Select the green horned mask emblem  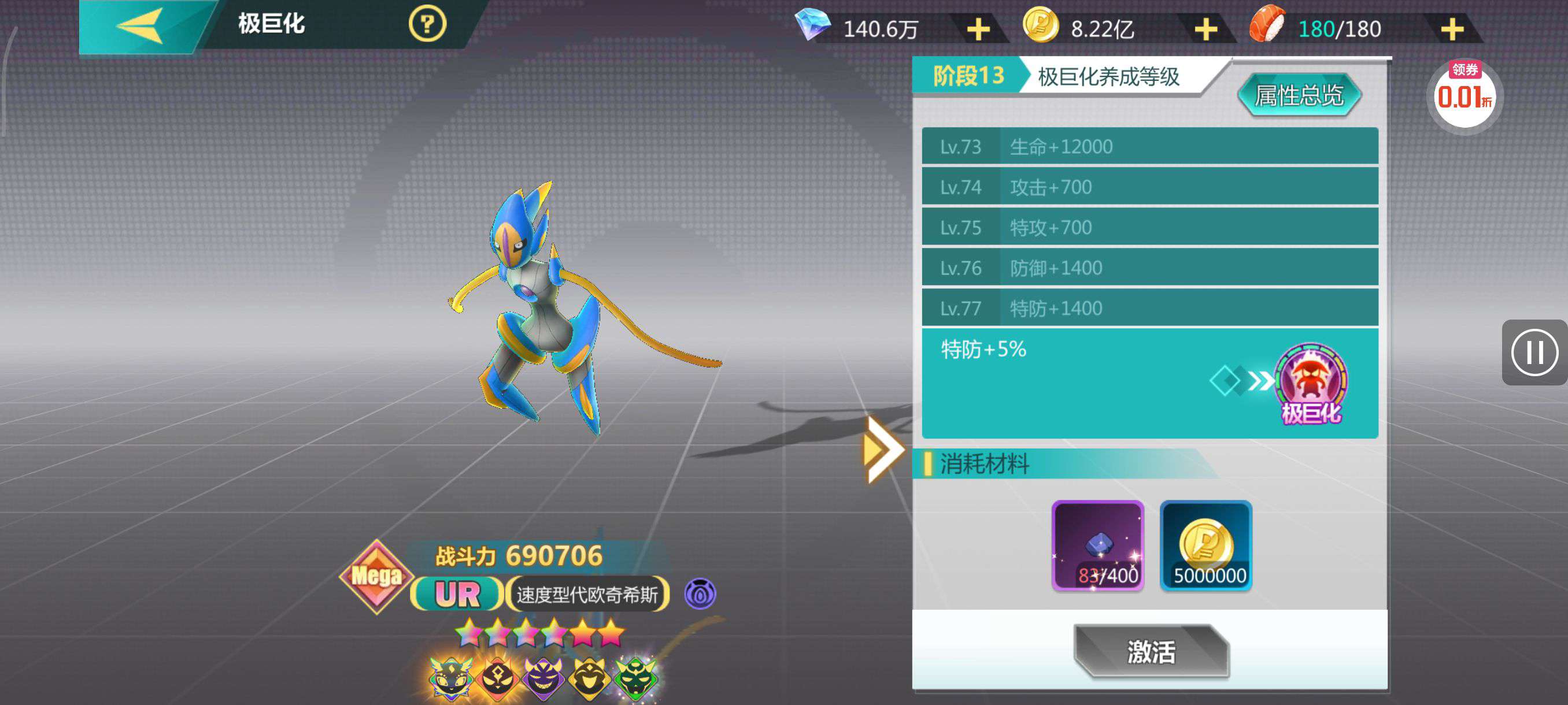pos(635,677)
